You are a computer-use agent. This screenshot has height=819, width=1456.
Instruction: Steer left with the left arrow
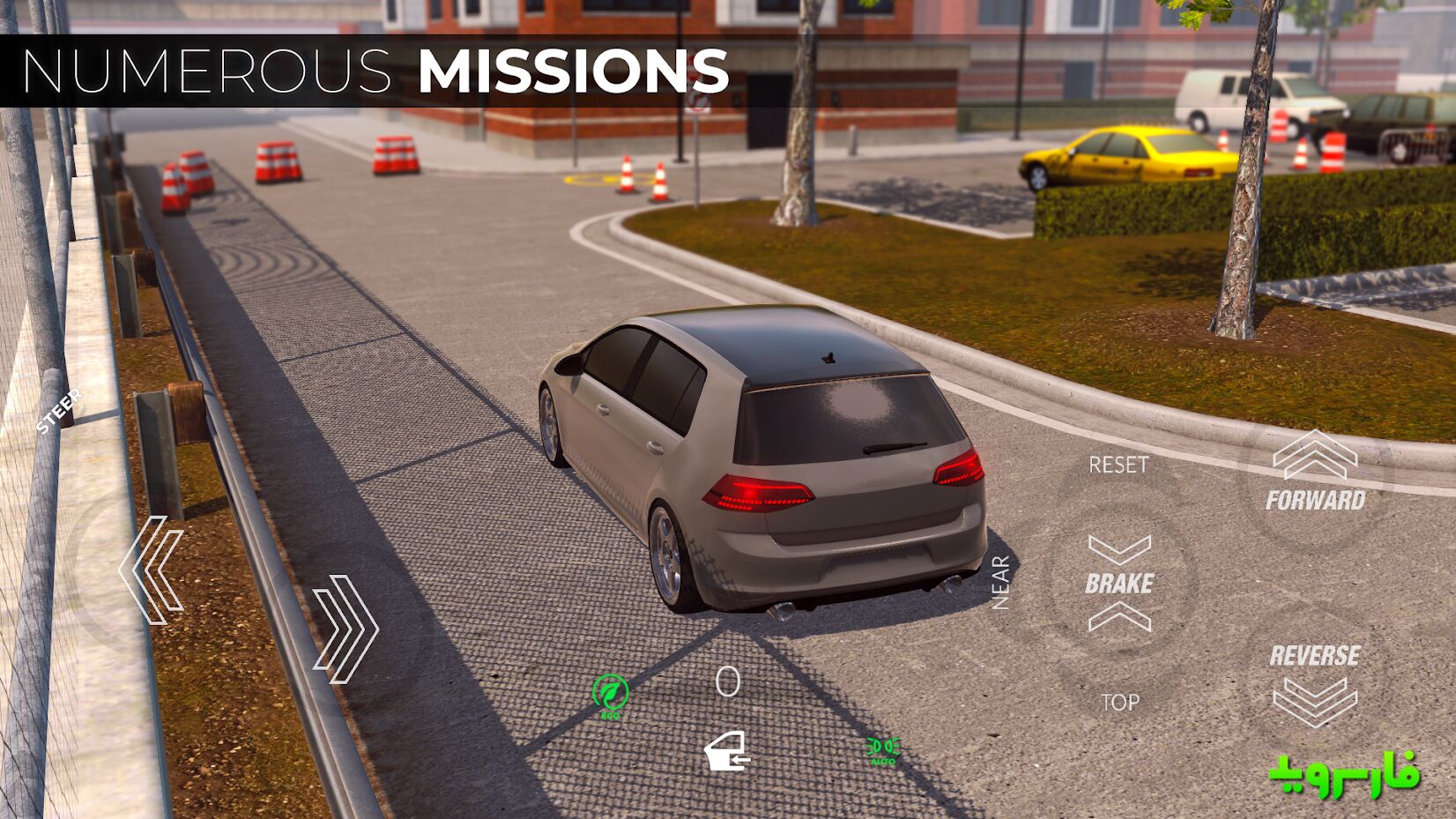(152, 570)
